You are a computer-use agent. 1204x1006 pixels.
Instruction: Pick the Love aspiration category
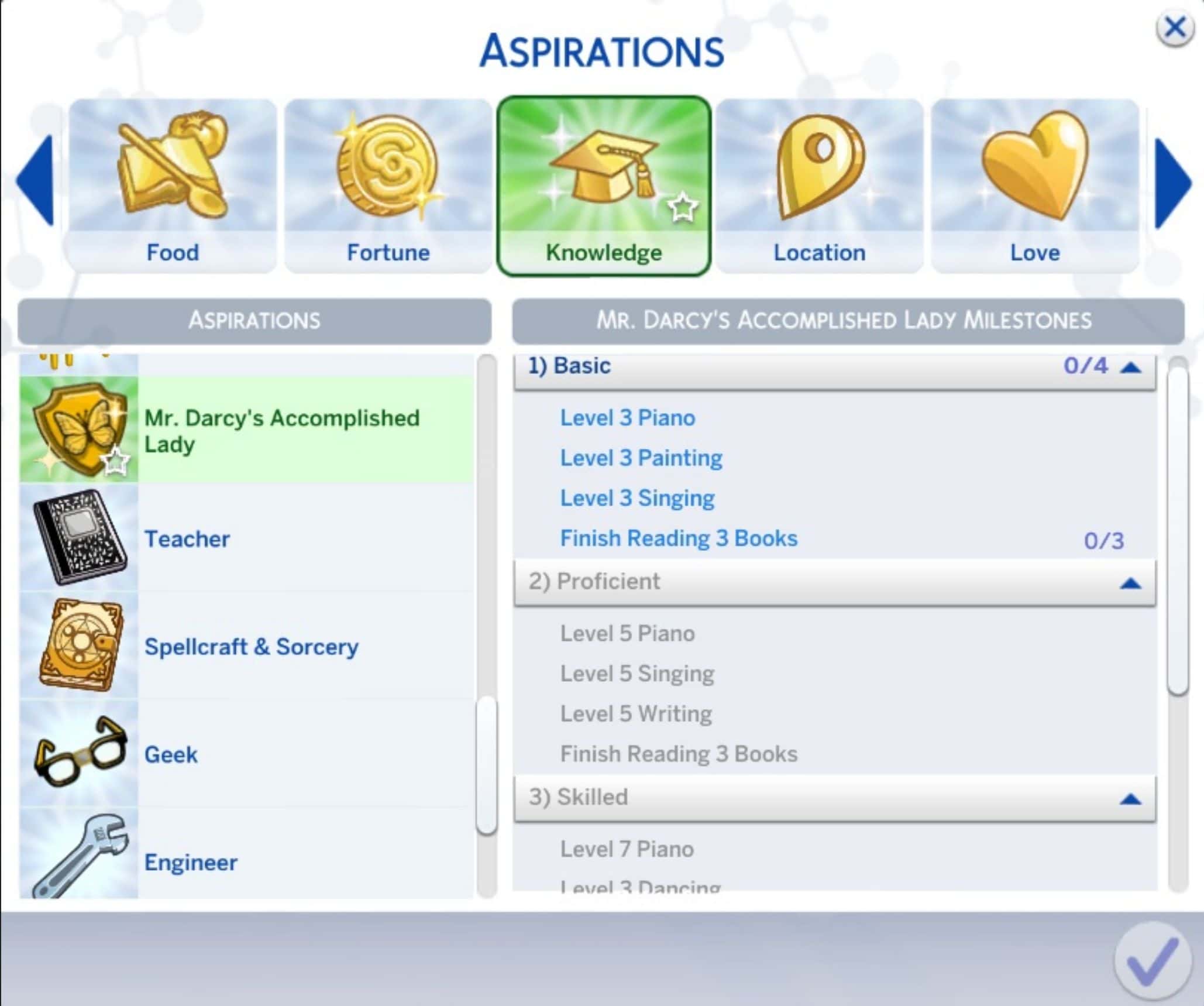(x=1034, y=184)
